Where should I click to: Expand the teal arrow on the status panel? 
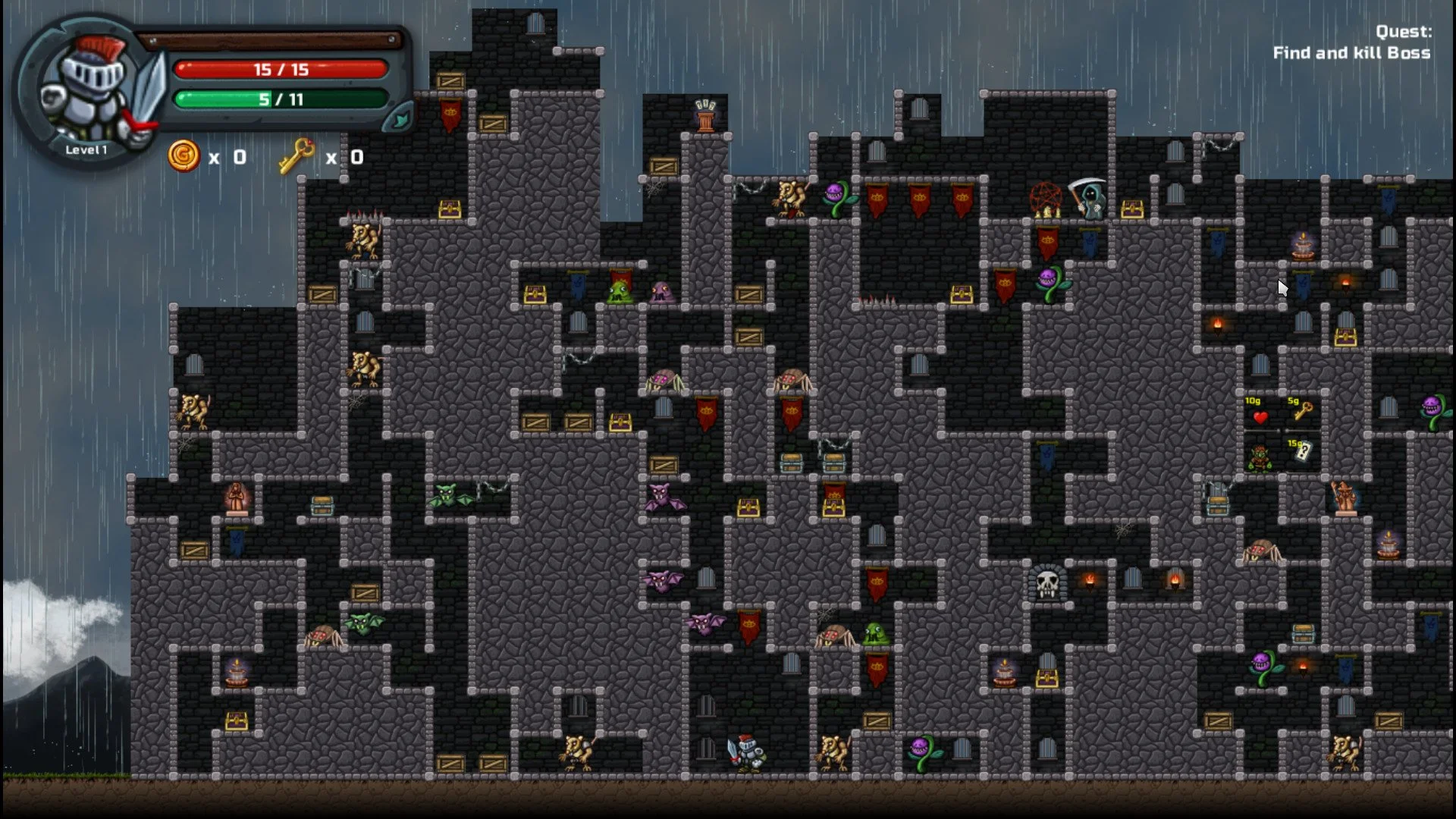pos(400,120)
